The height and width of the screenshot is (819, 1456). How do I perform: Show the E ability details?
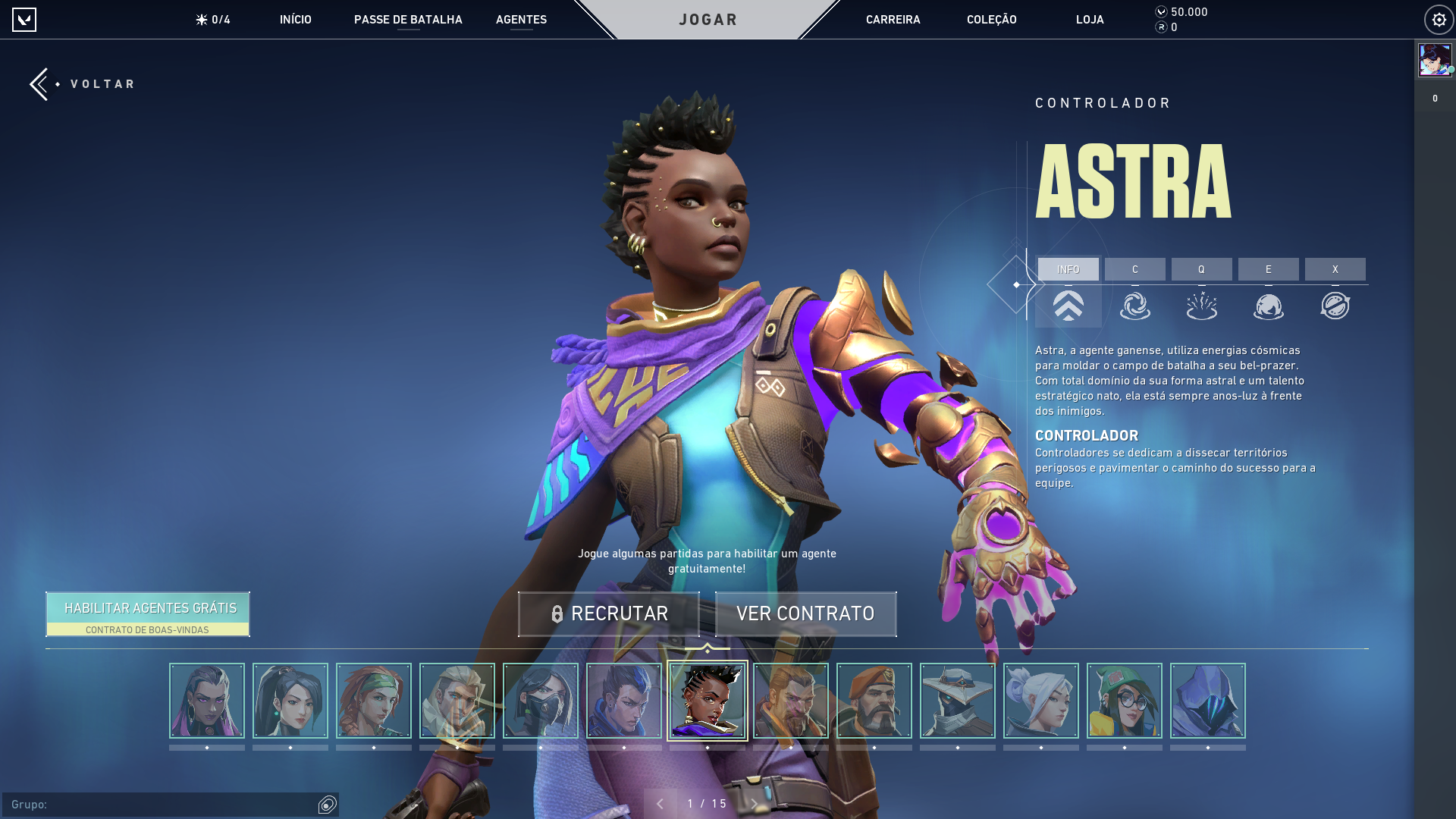1268,270
